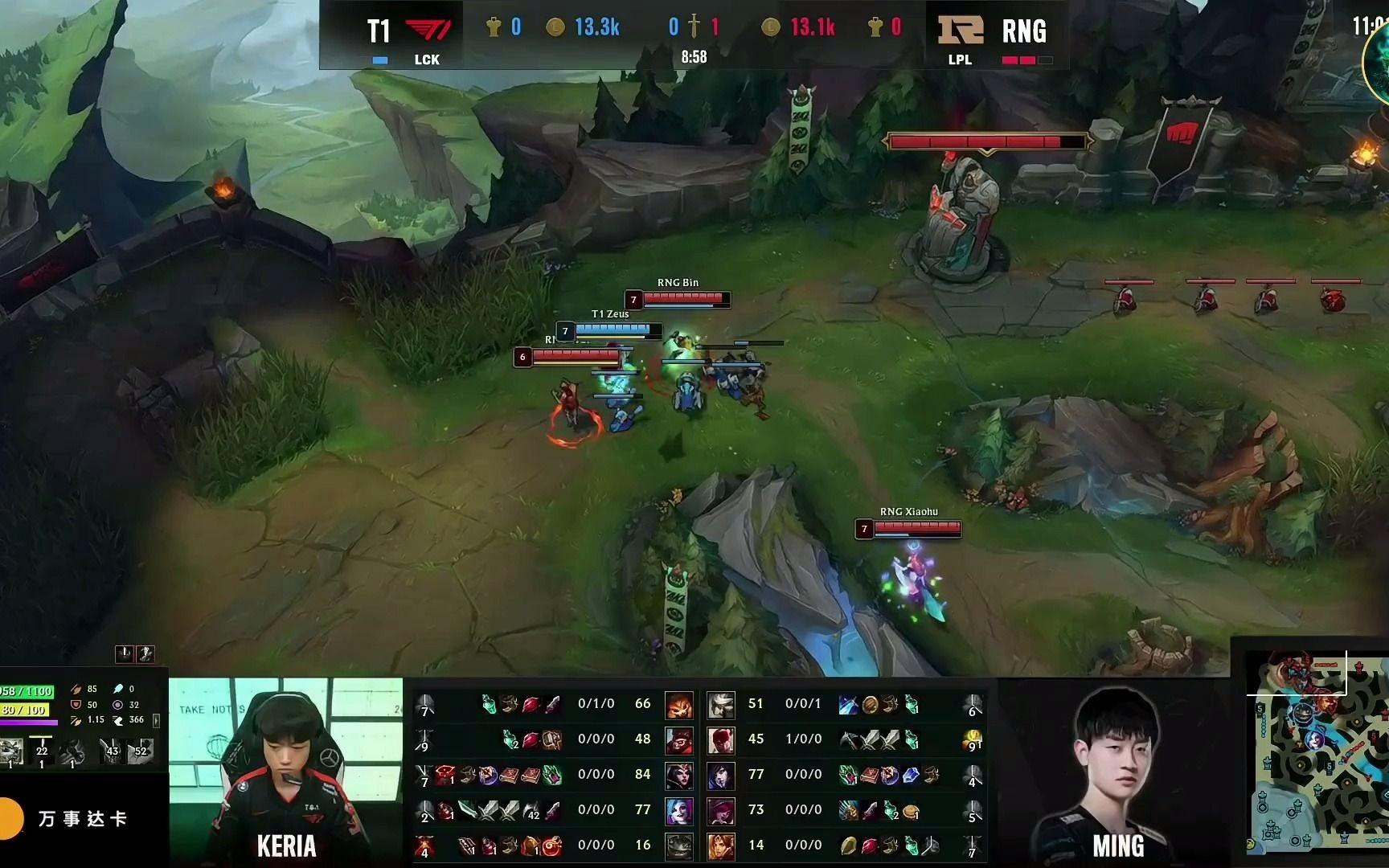Select the Jinx champion portrait in stats panel
Viewport: 1389px width, 868px height.
[680, 809]
